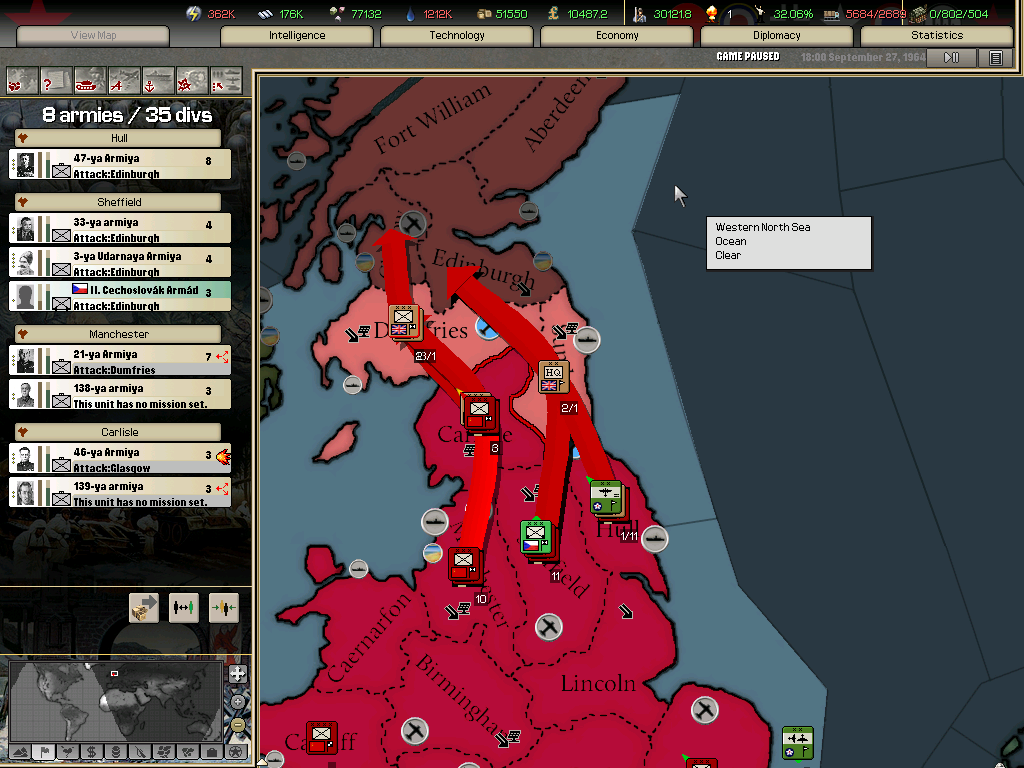The width and height of the screenshot is (1024, 768).
Task: Open the Statistics tab
Action: (937, 35)
